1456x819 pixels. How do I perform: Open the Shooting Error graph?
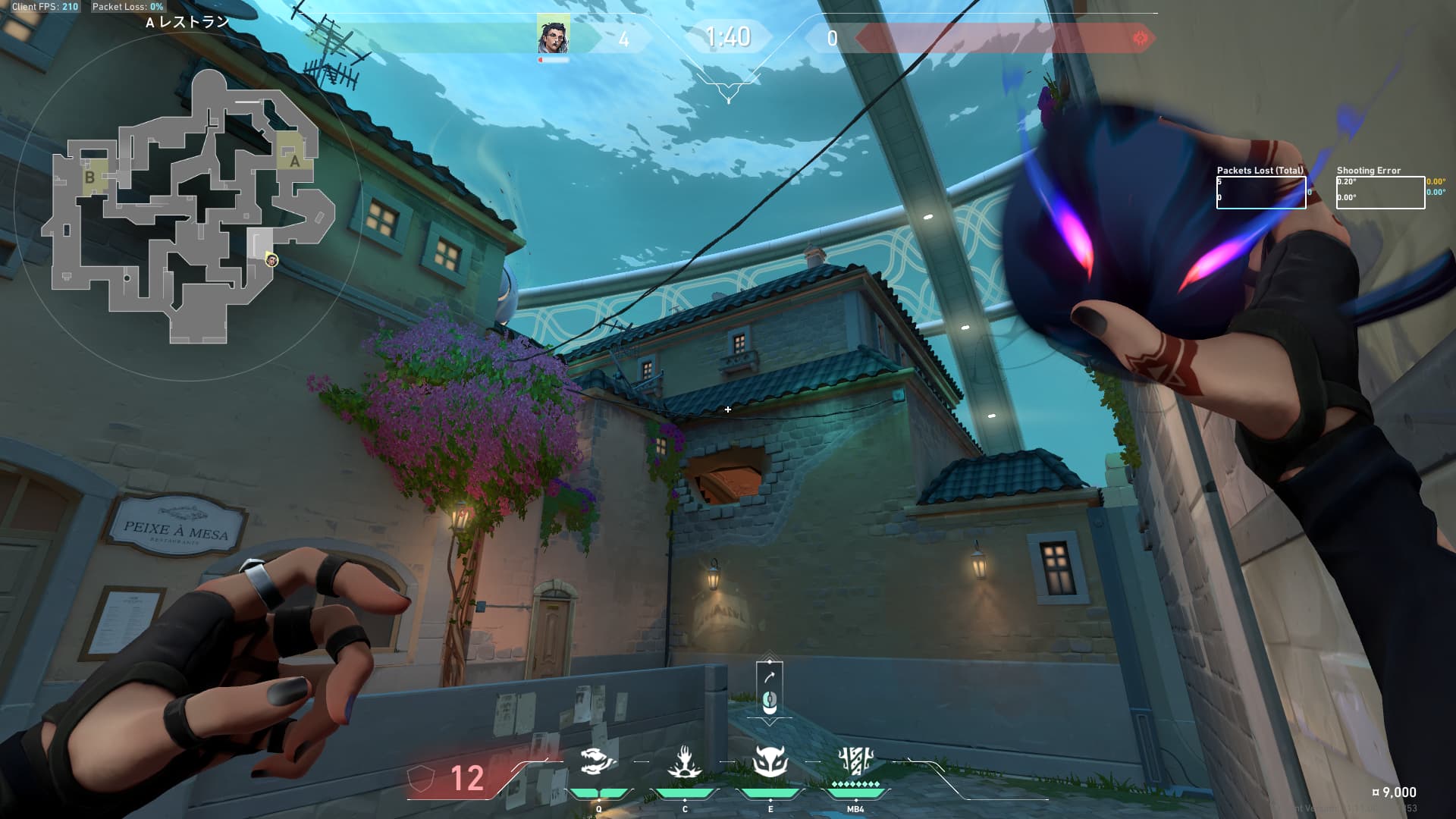[x=1380, y=193]
